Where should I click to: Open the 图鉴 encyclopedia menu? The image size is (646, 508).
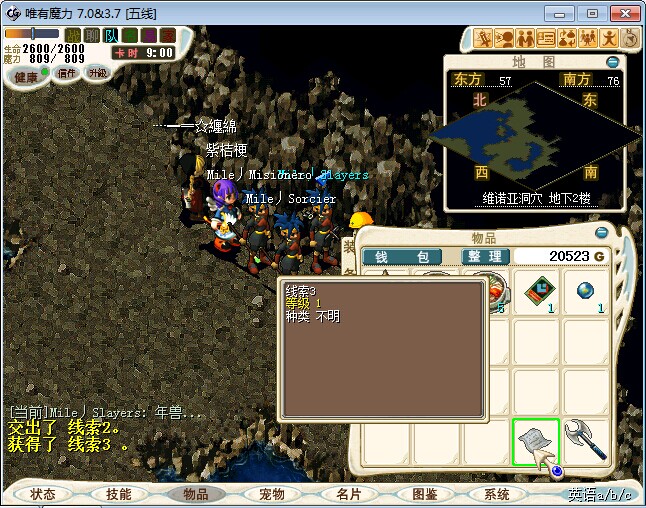point(424,494)
